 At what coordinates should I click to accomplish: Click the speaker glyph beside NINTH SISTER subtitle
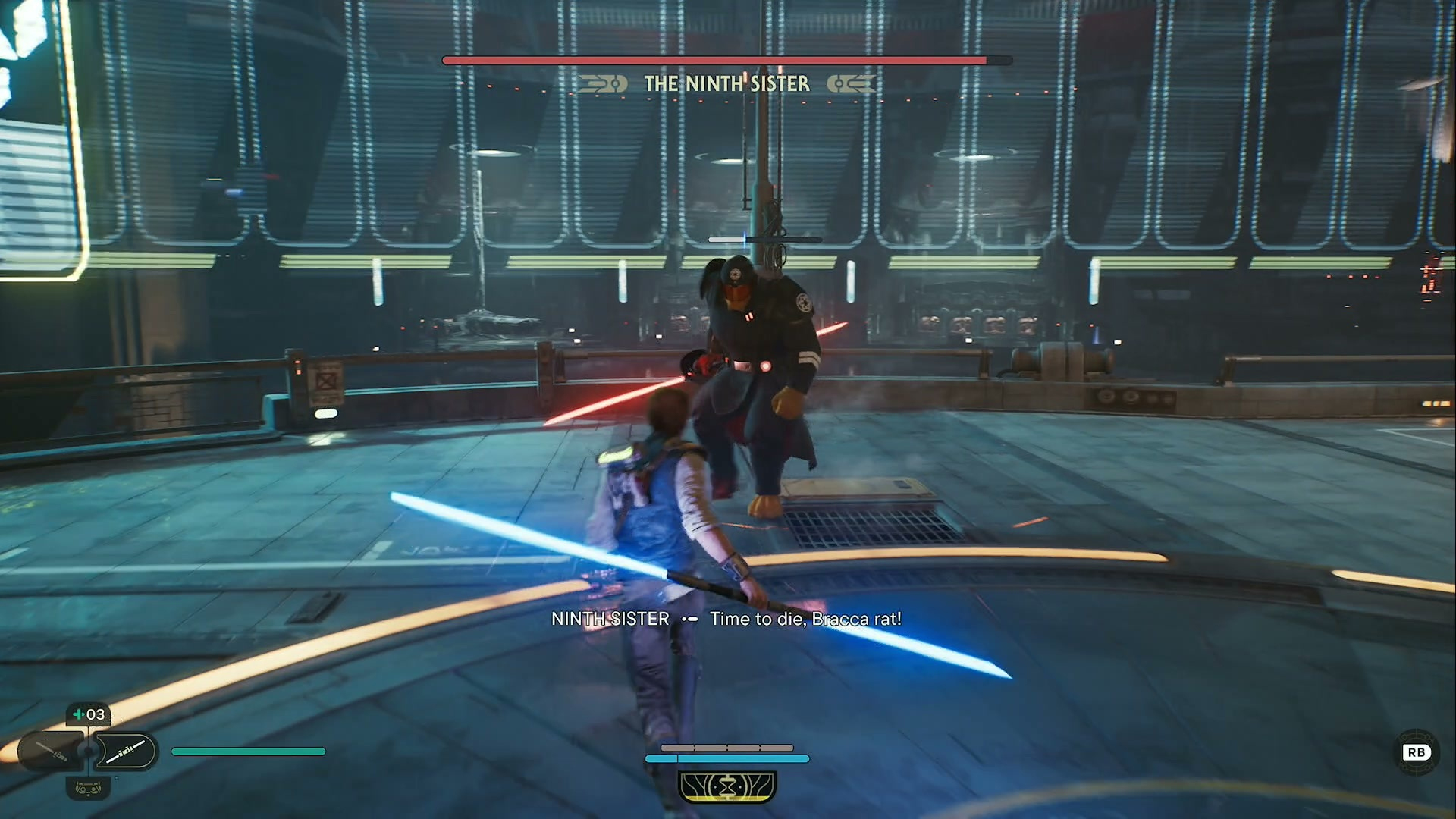point(690,619)
